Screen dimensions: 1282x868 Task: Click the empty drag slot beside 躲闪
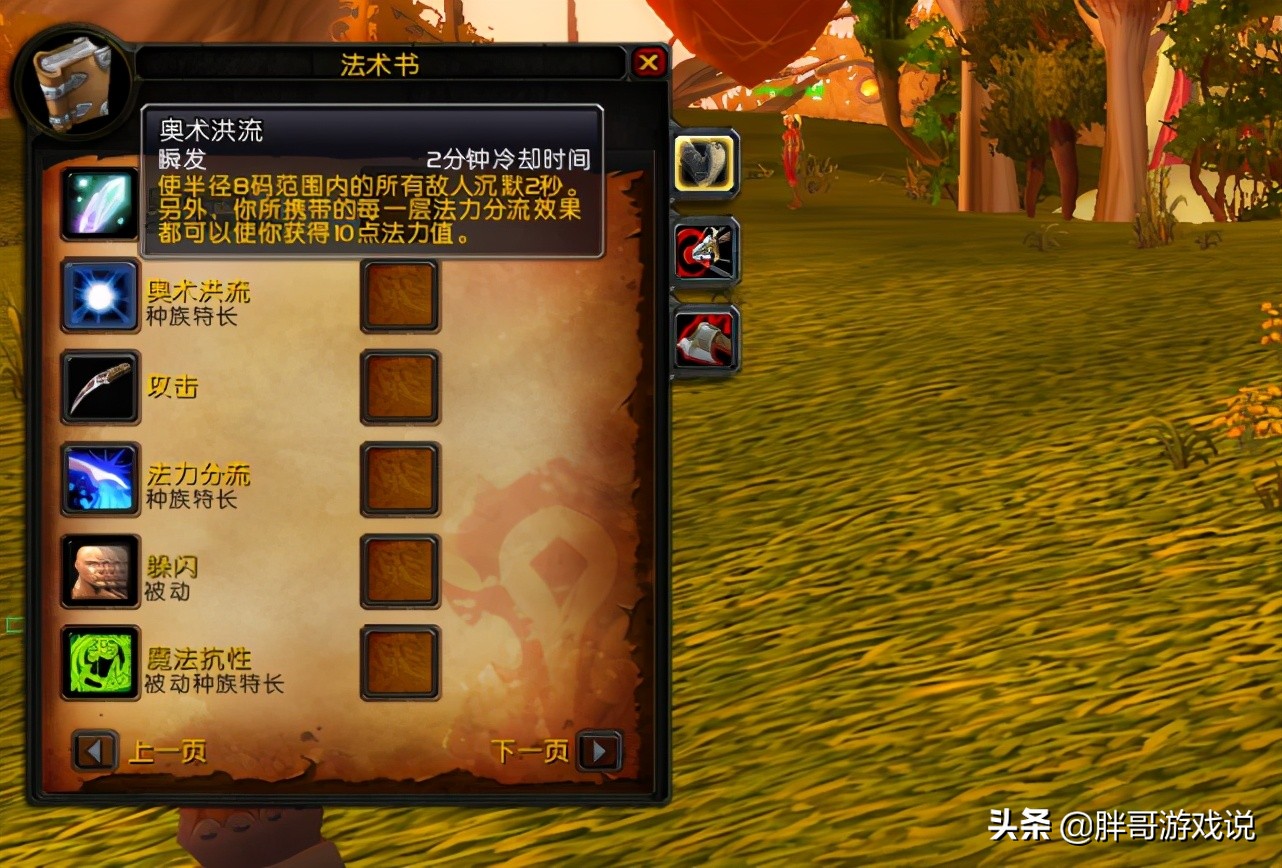[x=399, y=572]
